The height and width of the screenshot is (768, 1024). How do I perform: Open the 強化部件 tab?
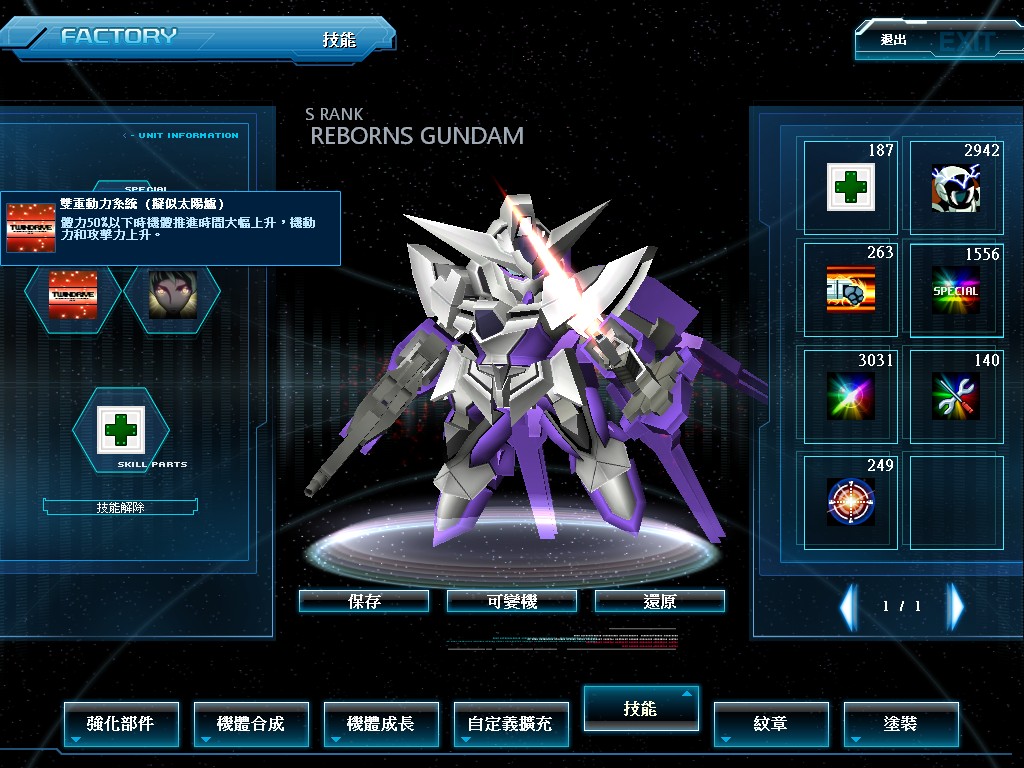[121, 723]
